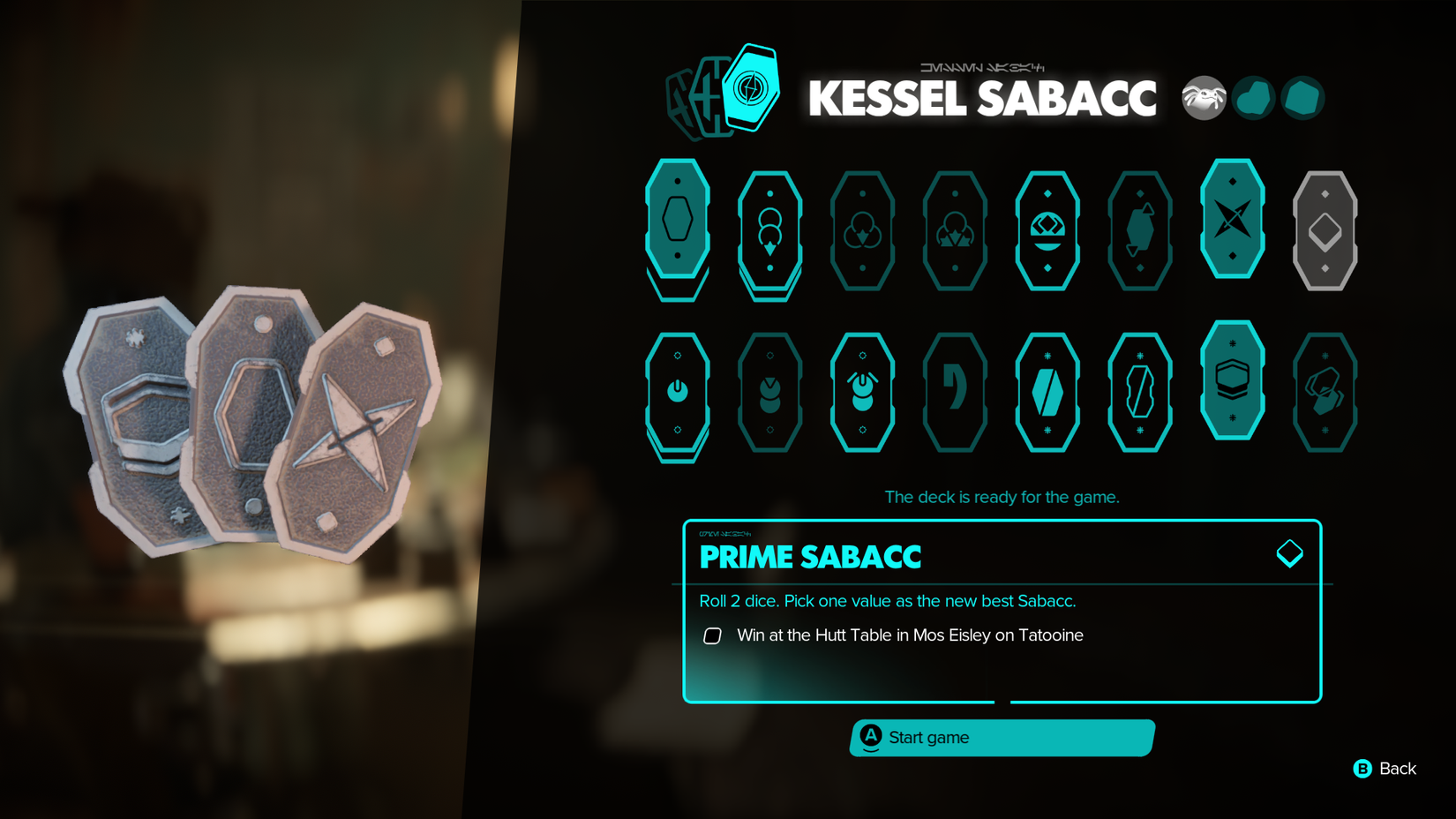Start the Kessel Sabacc game
The height and width of the screenshot is (819, 1456).
[x=1002, y=738]
